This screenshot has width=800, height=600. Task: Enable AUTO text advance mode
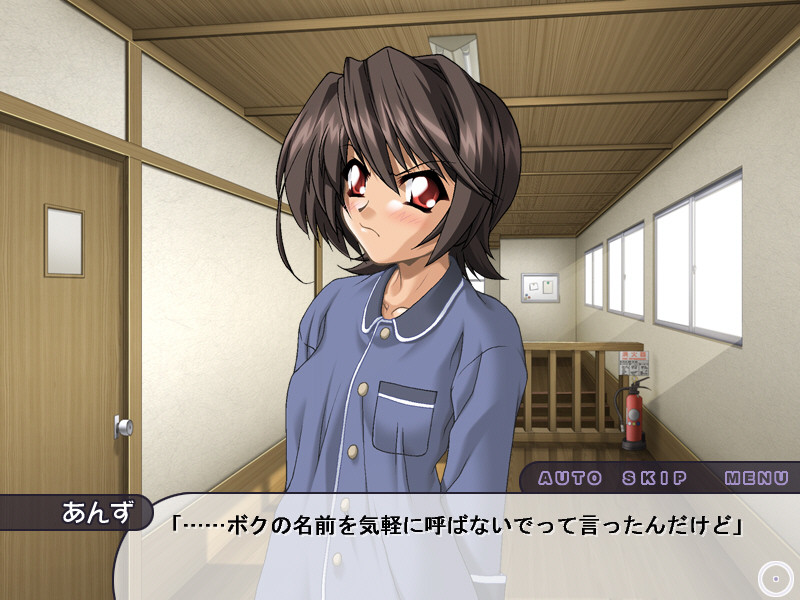coord(570,478)
